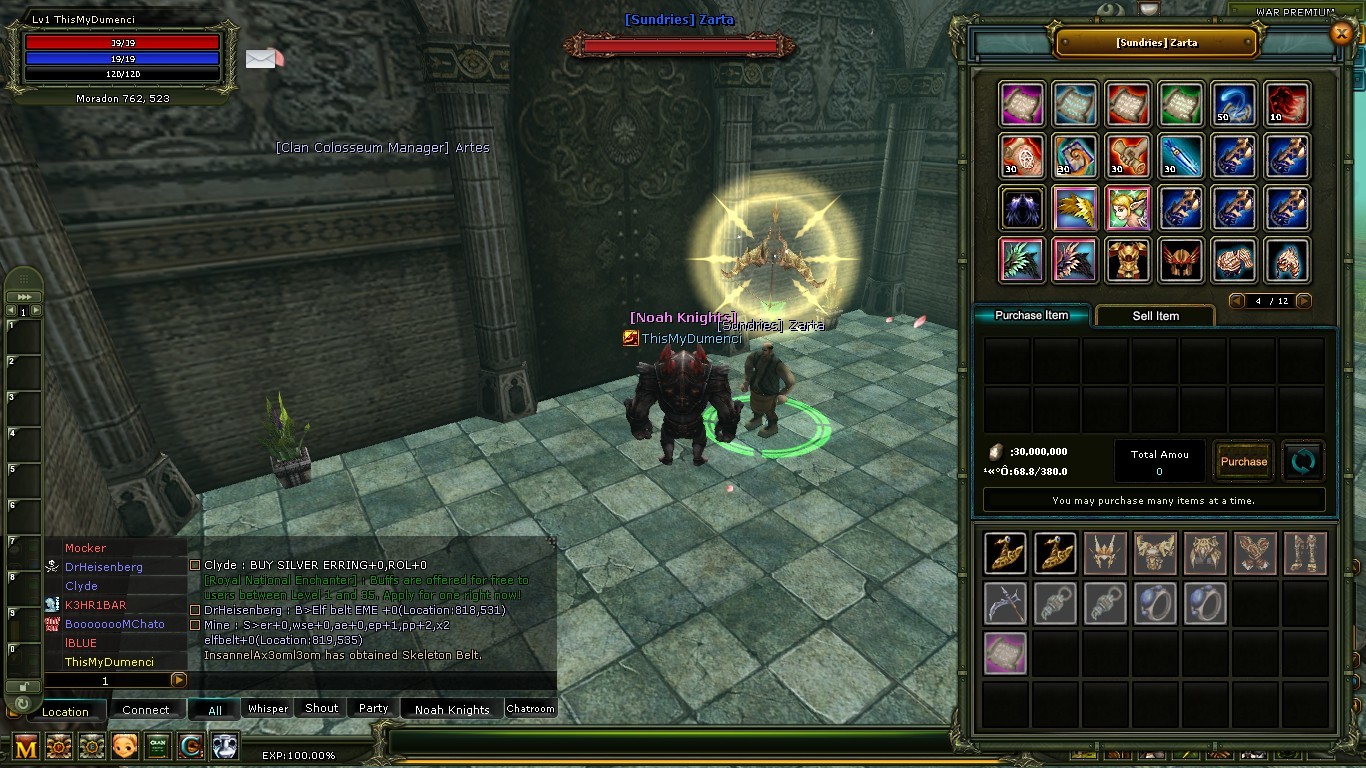Open the Party chat tab
Image resolution: width=1366 pixels, height=768 pixels.
373,708
